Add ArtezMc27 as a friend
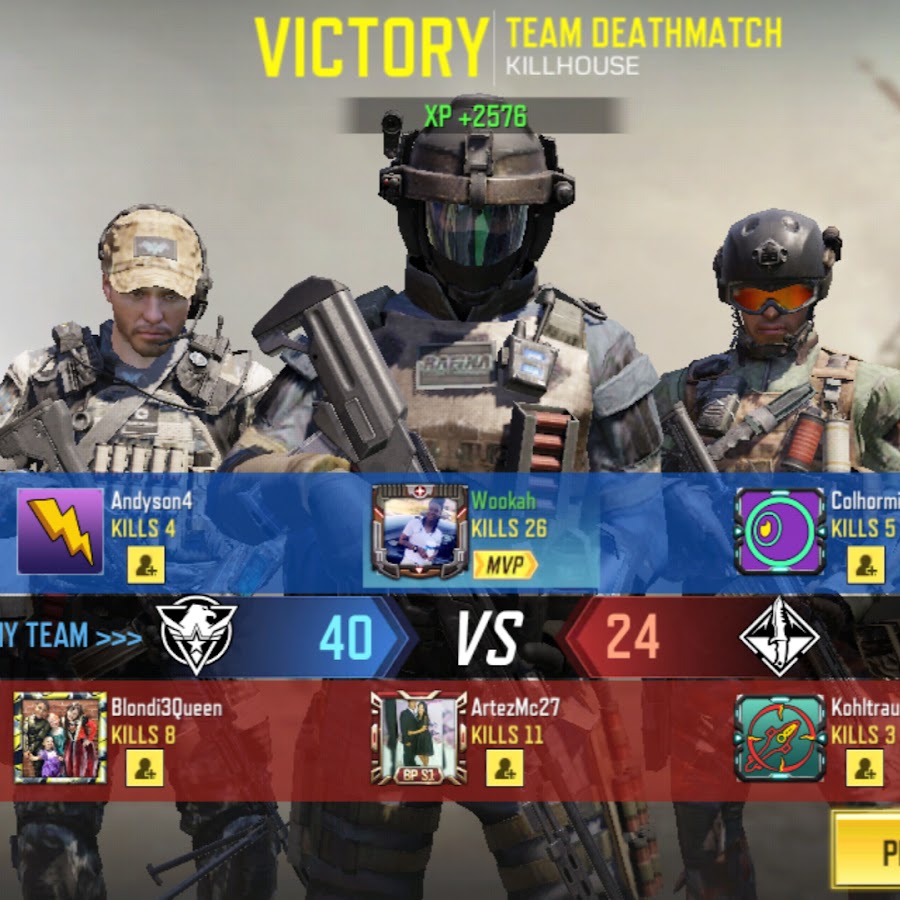 tap(505, 768)
